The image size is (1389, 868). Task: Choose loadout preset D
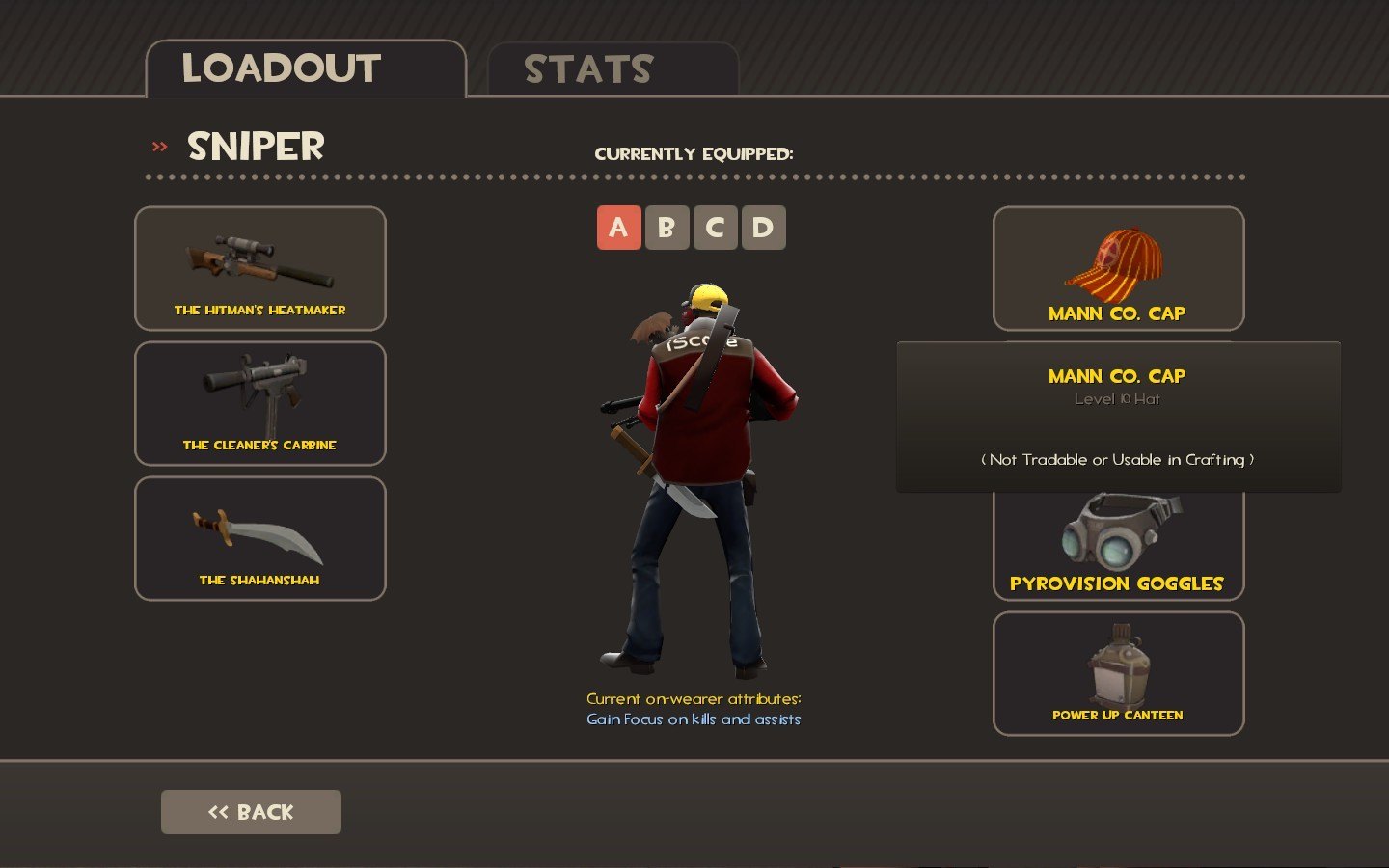coord(763,228)
